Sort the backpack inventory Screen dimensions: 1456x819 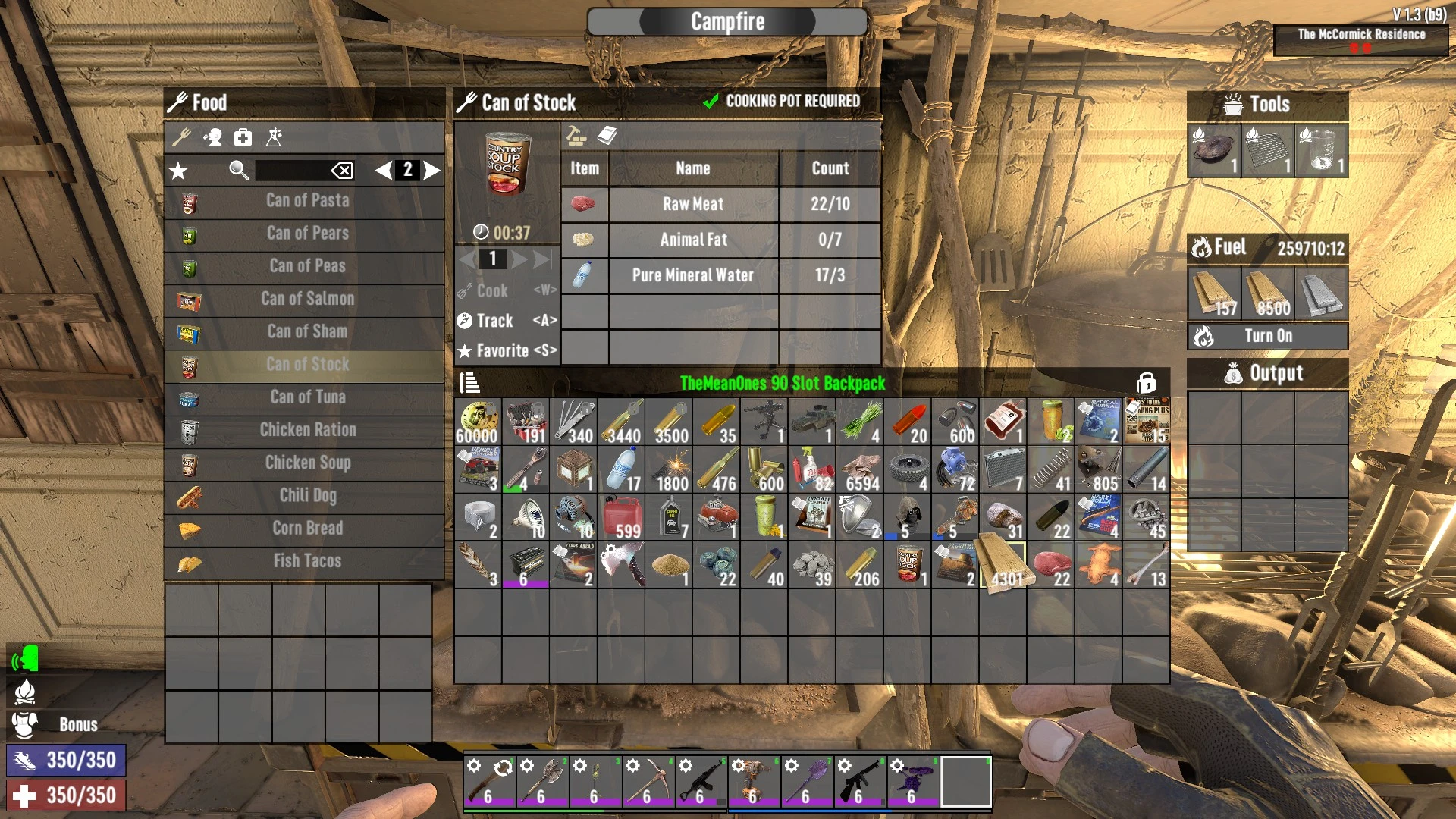click(x=469, y=383)
